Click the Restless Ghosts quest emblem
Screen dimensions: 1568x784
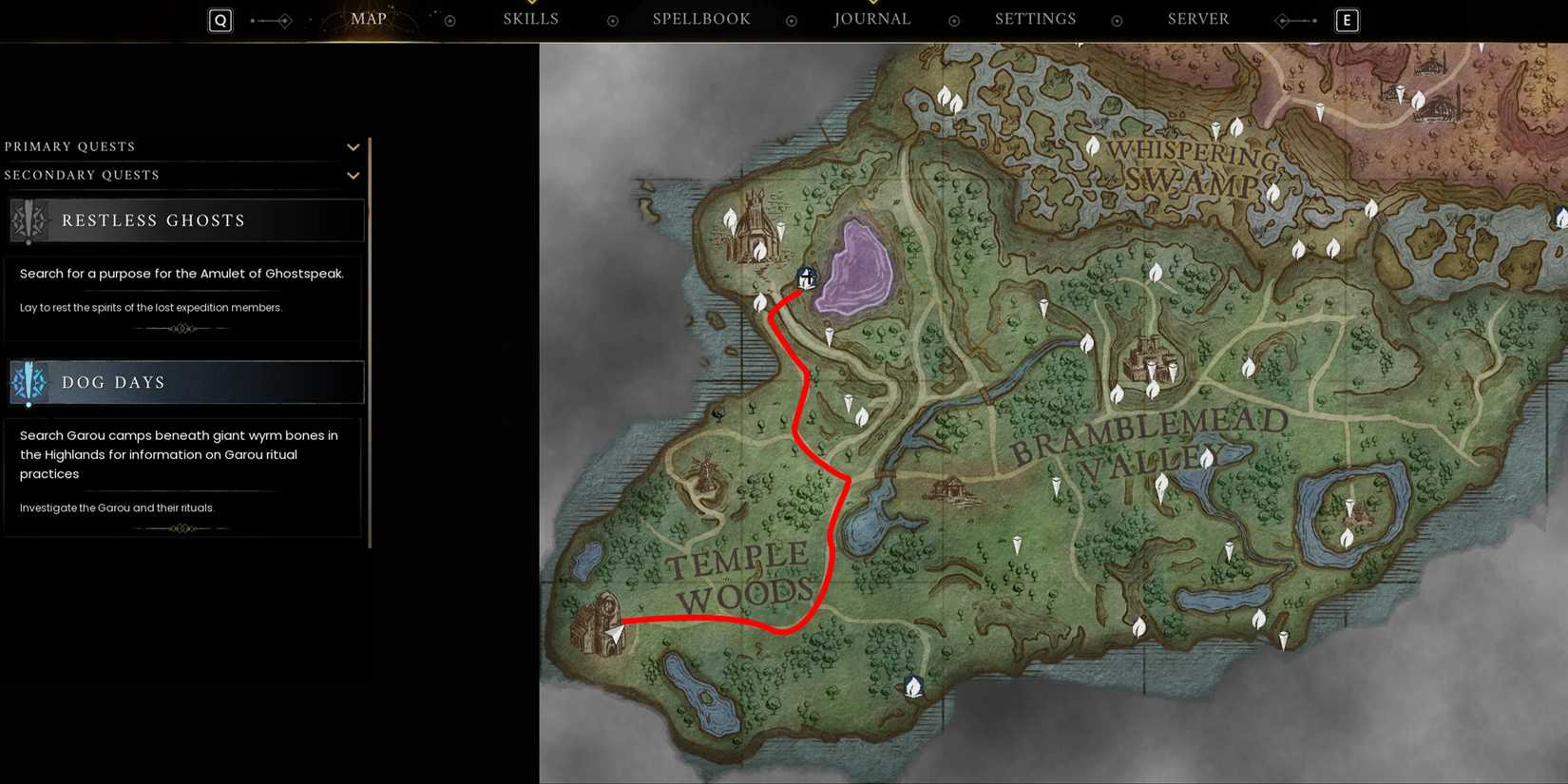tap(29, 220)
